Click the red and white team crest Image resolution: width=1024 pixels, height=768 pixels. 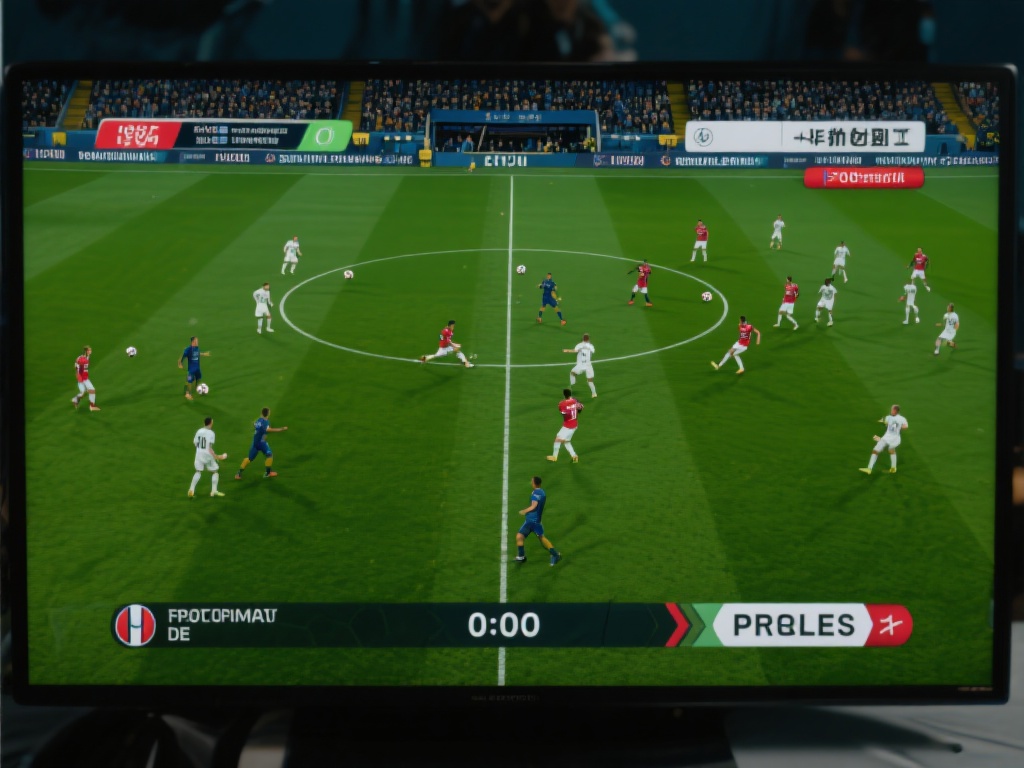tap(135, 625)
